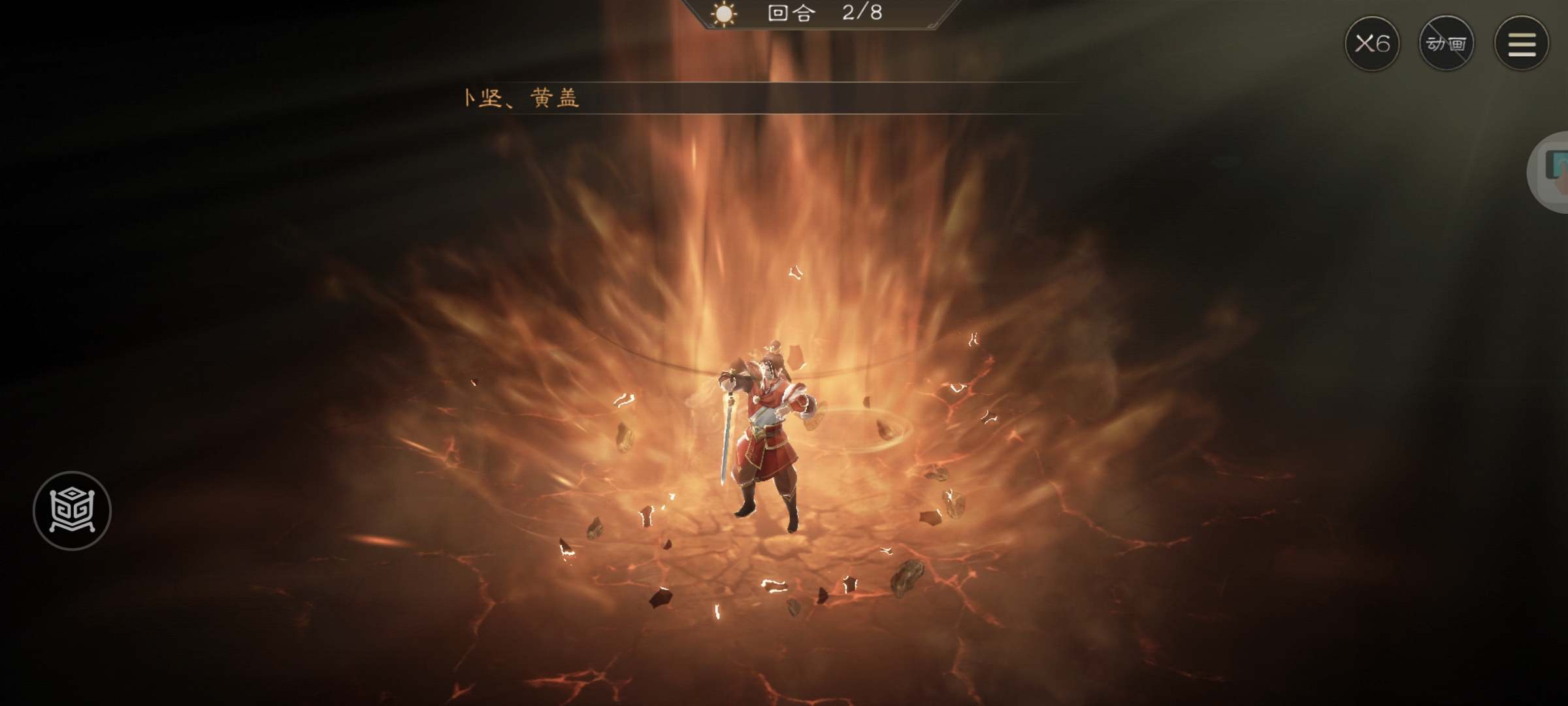Select the treasure box panel icon above the arena
The image size is (1568, 706).
click(72, 511)
